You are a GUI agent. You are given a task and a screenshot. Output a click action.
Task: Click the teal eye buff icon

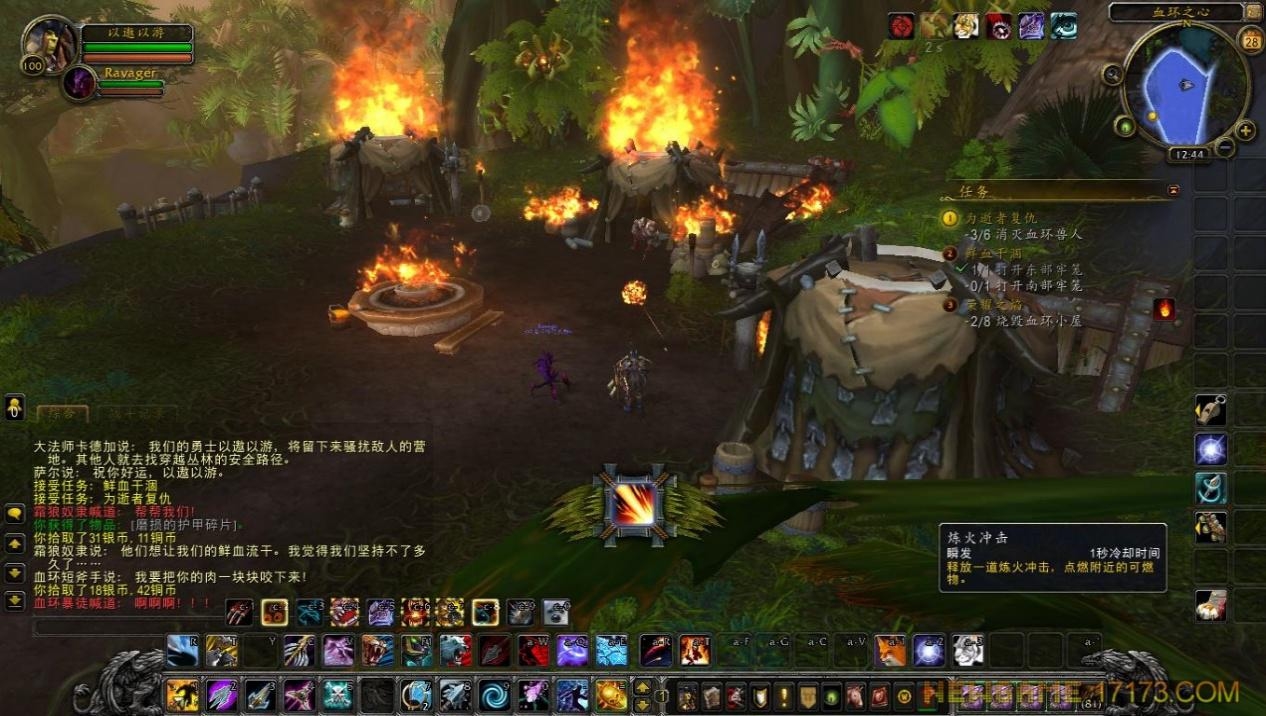pos(1063,26)
